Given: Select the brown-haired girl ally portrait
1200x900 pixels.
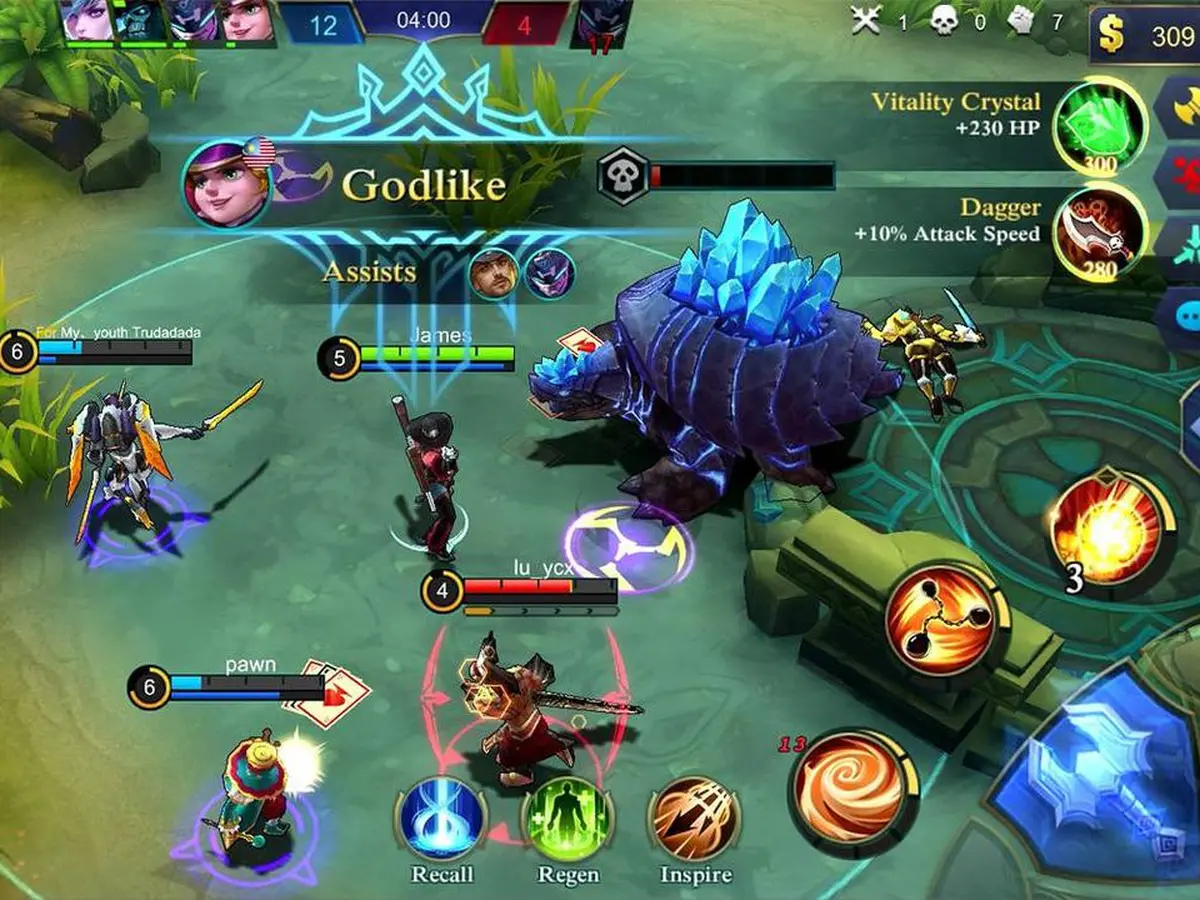Looking at the screenshot, I should point(246,20).
